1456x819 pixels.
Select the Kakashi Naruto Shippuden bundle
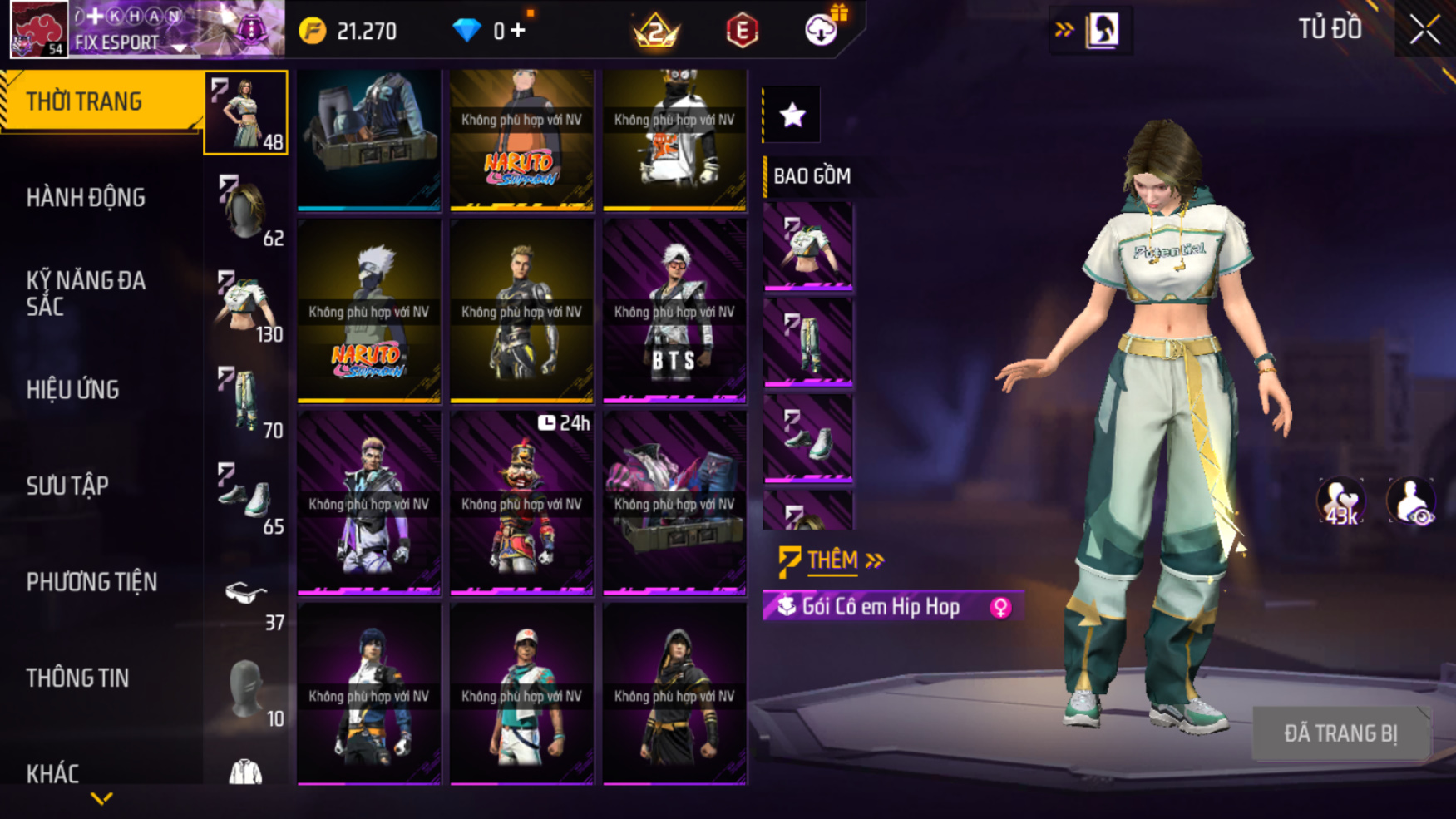(368, 311)
